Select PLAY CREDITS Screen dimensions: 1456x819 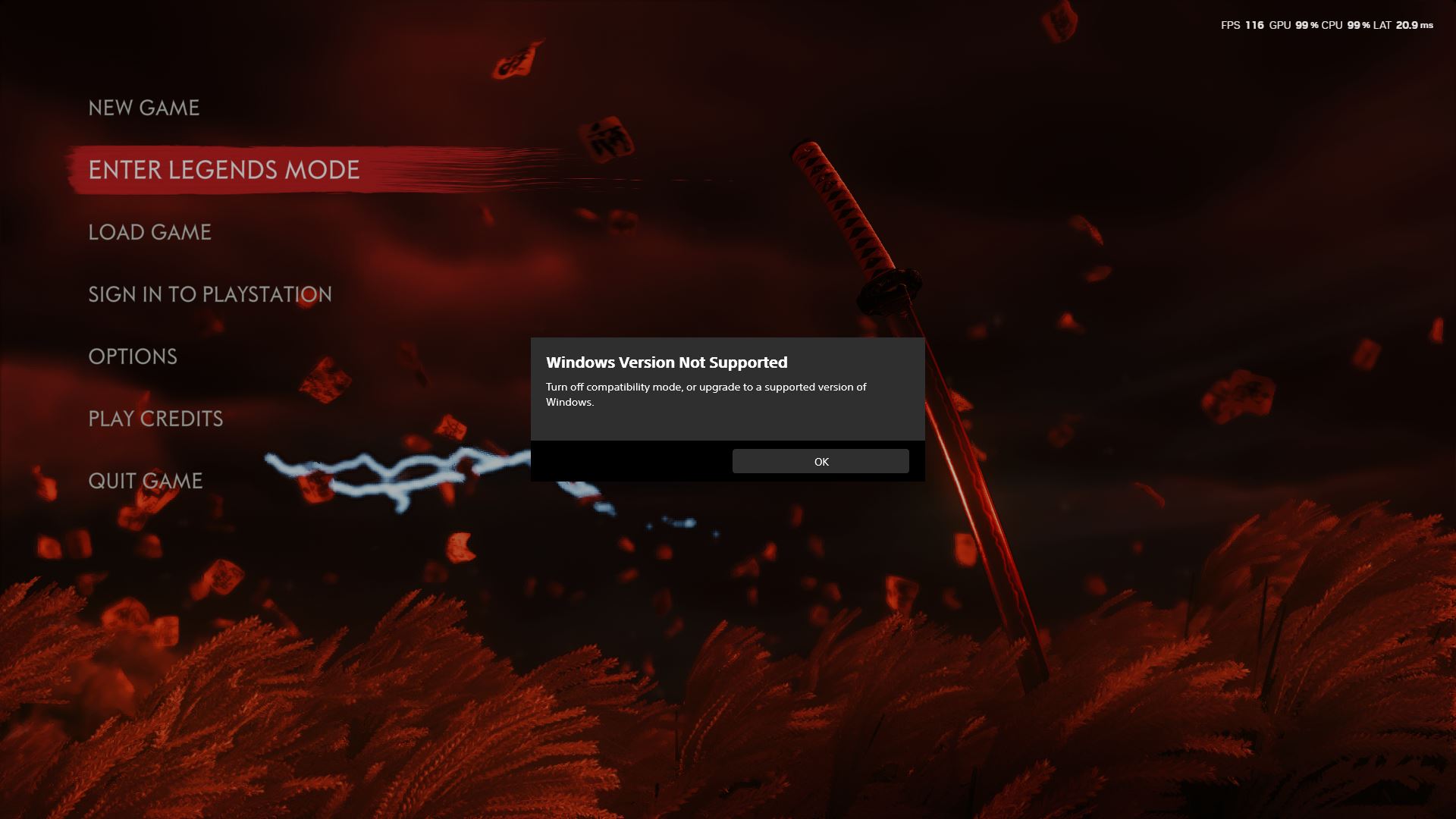tap(155, 418)
